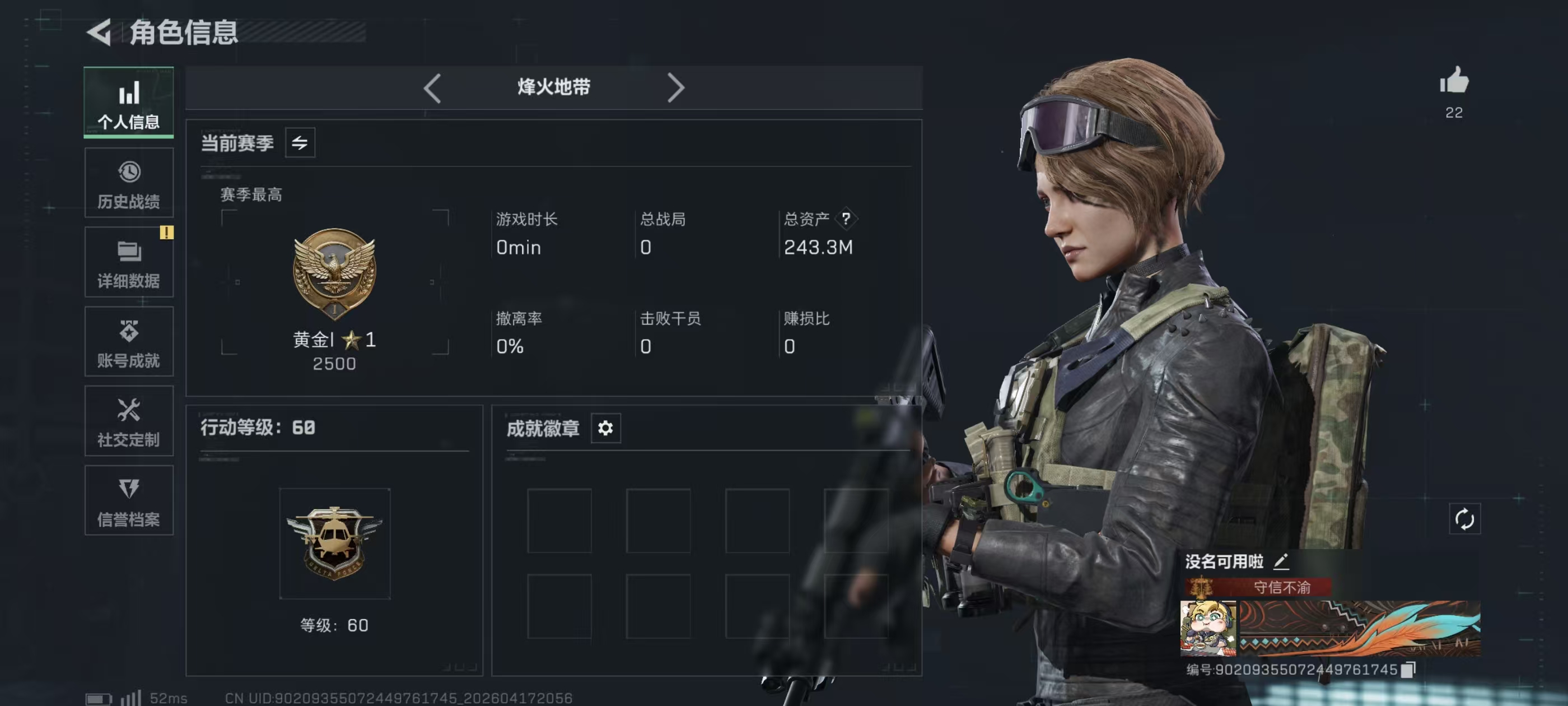Screen dimensions: 1568x706
Task: Select the 详细数据 tab
Action: [x=128, y=263]
